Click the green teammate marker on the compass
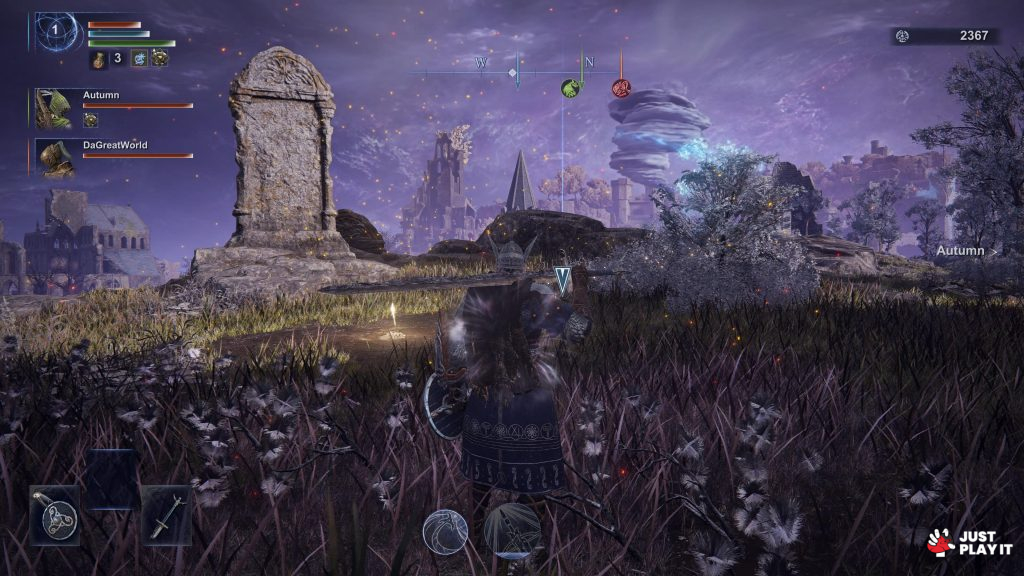Image resolution: width=1024 pixels, height=576 pixels. click(x=570, y=88)
